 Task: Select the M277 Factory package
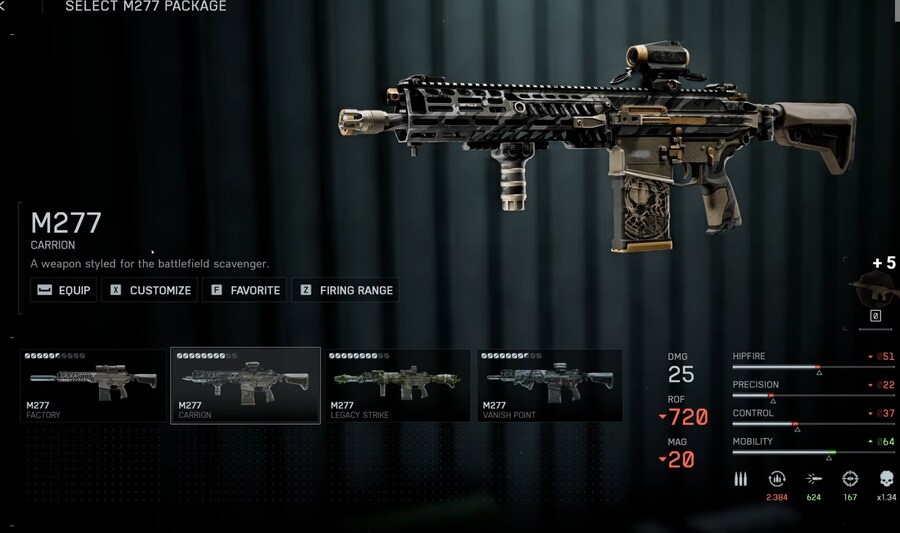93,385
